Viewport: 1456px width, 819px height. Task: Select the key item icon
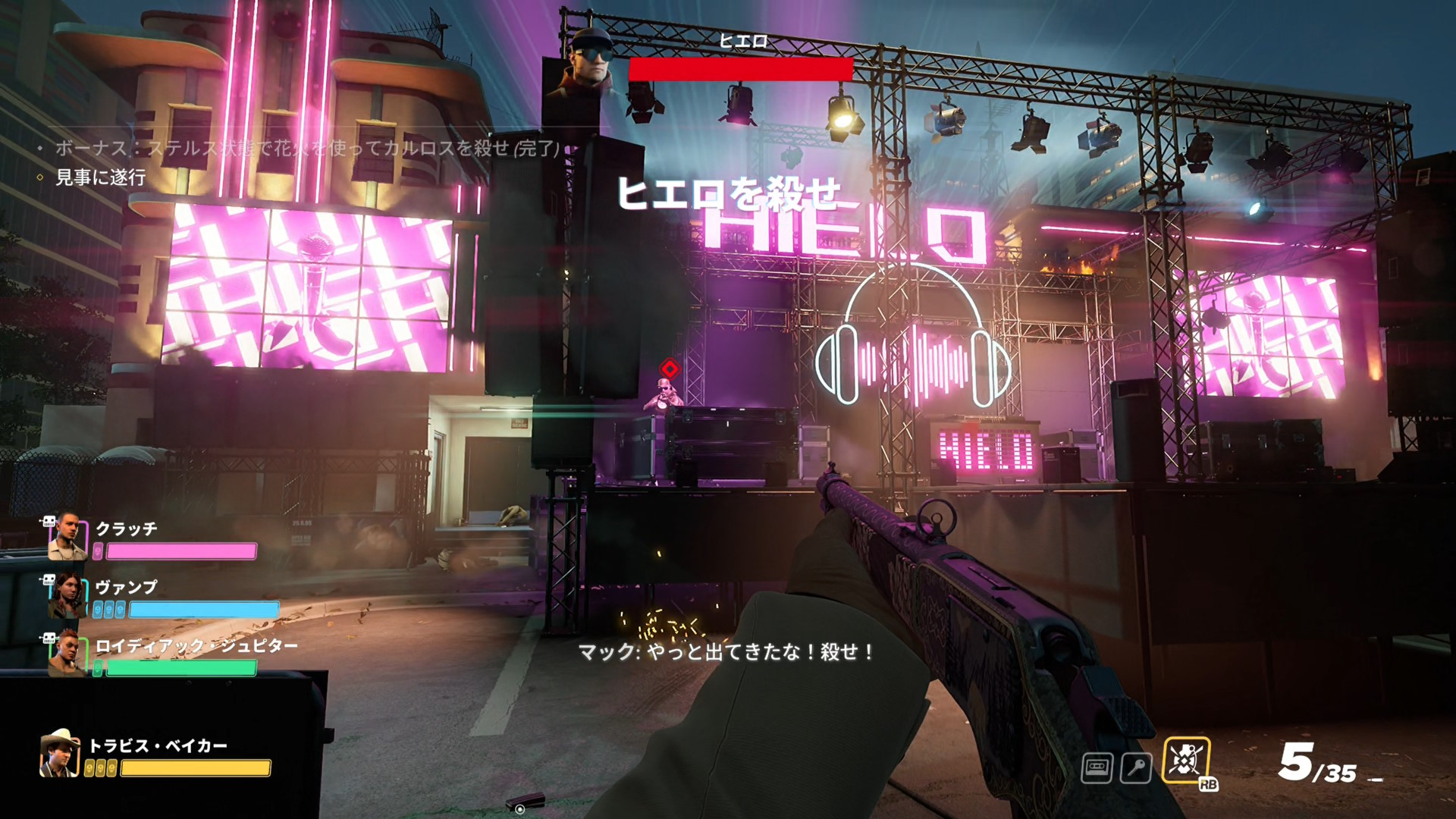pyautogui.click(x=1136, y=768)
